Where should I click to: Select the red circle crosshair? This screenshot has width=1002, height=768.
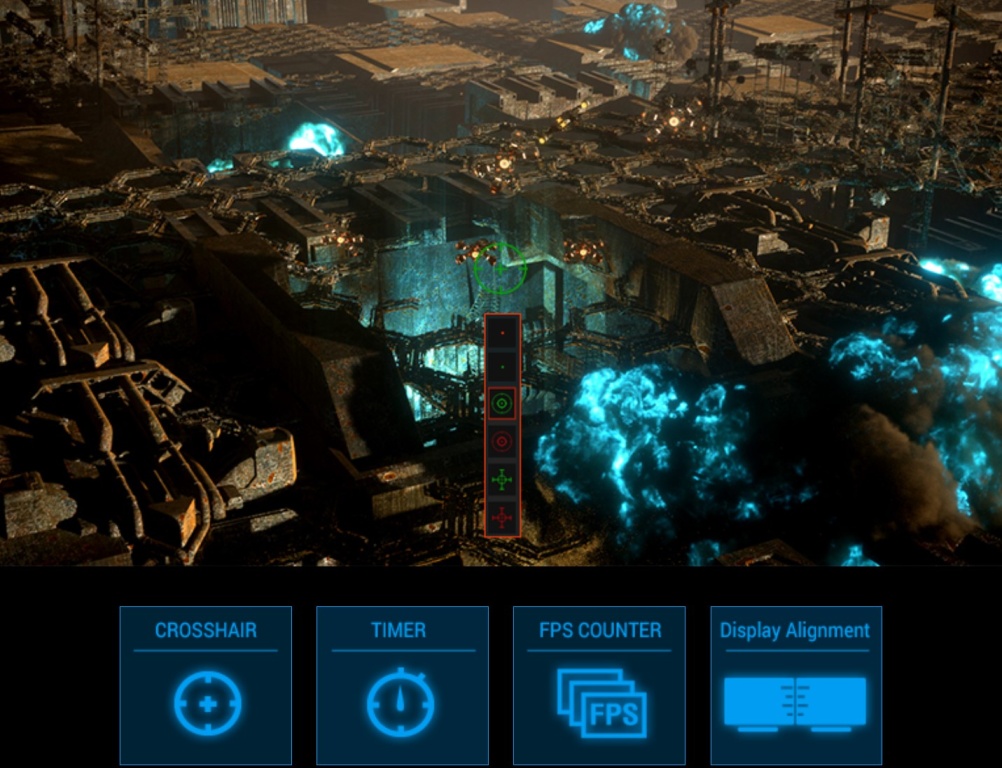pos(502,441)
